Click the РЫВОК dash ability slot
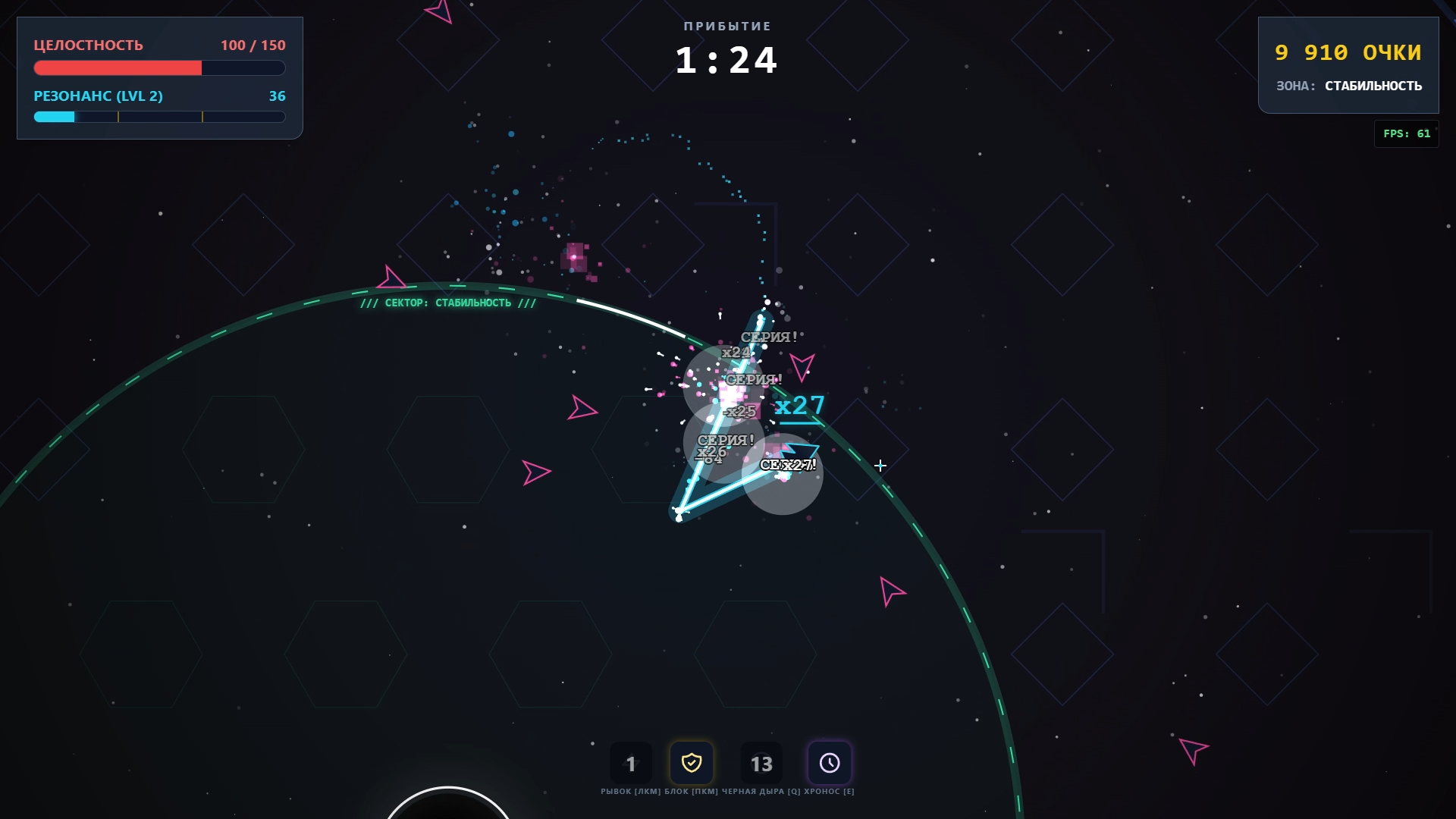Screen dimensions: 1456x819 click(x=631, y=764)
